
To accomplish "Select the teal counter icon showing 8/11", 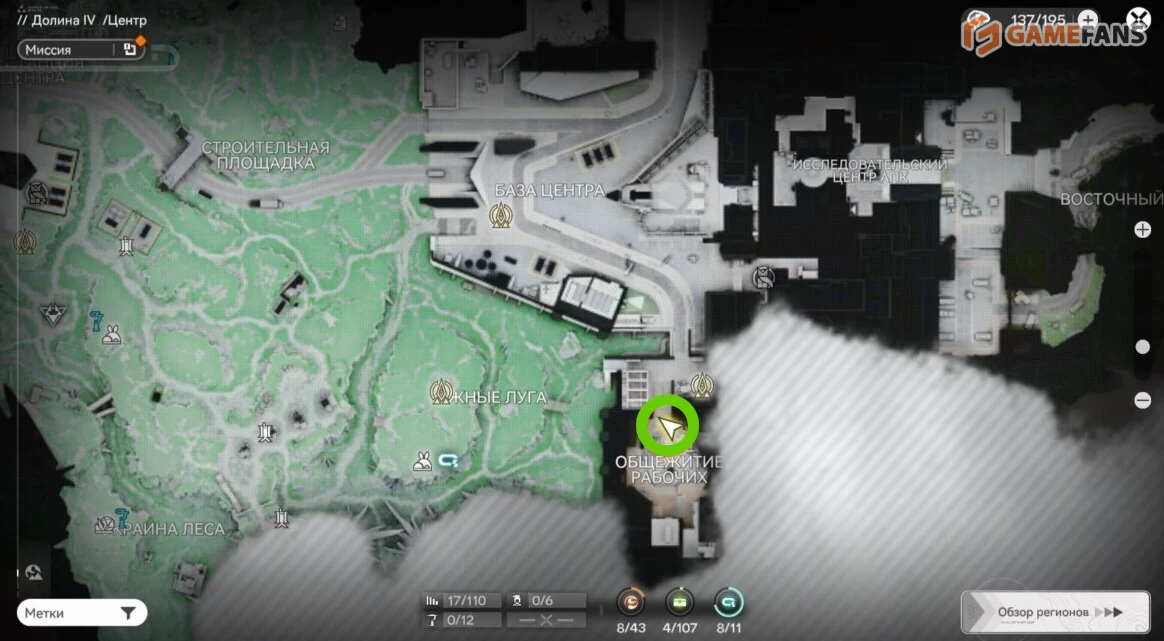I will pos(729,602).
